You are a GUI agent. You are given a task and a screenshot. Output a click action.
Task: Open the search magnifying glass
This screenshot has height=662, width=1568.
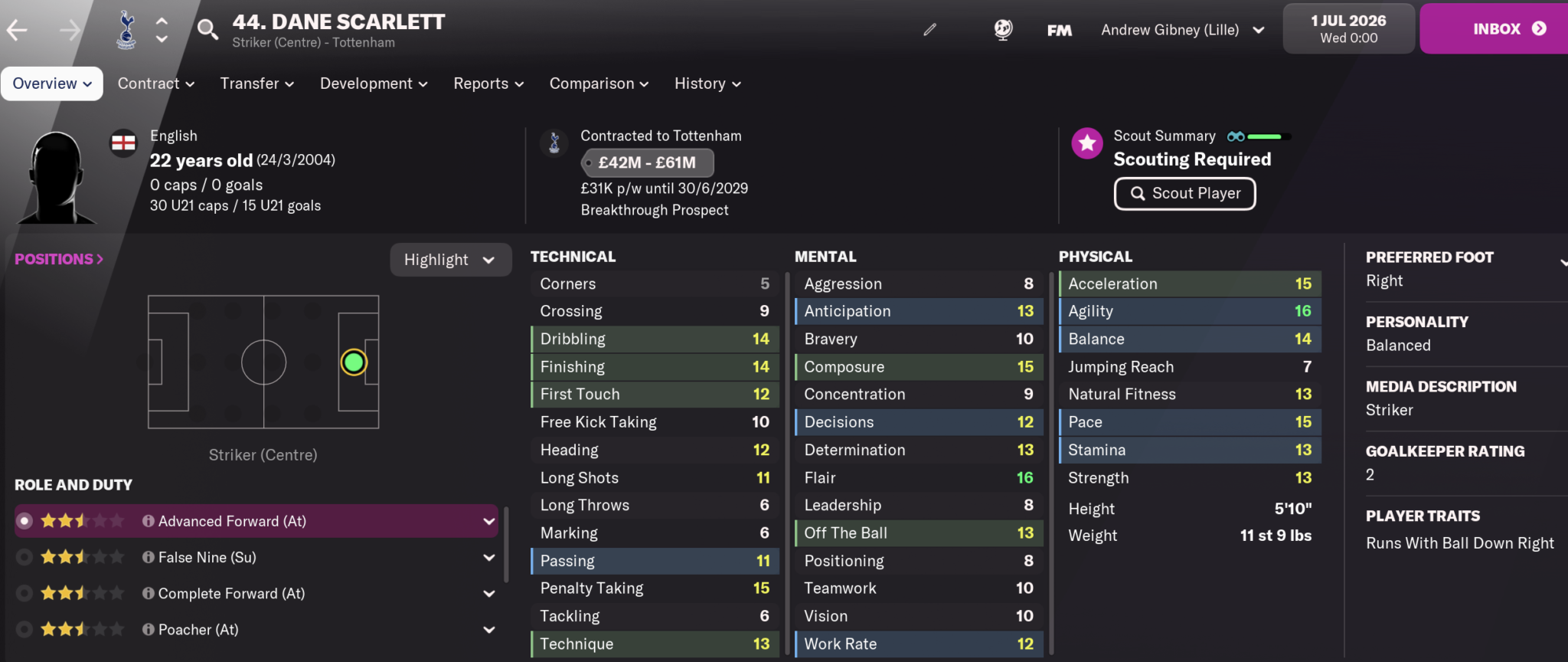[x=207, y=28]
